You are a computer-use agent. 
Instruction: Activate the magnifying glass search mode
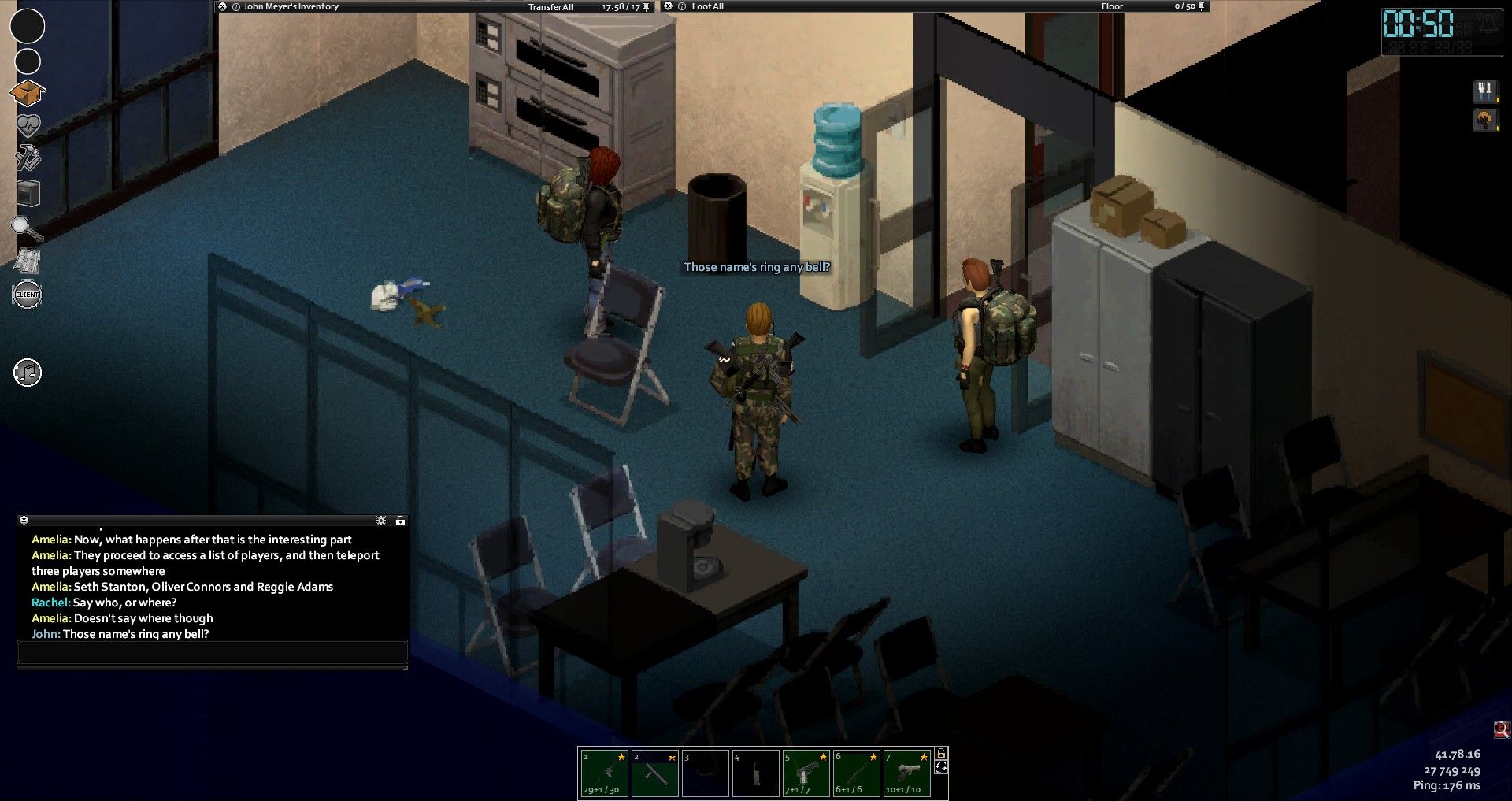coord(27,228)
